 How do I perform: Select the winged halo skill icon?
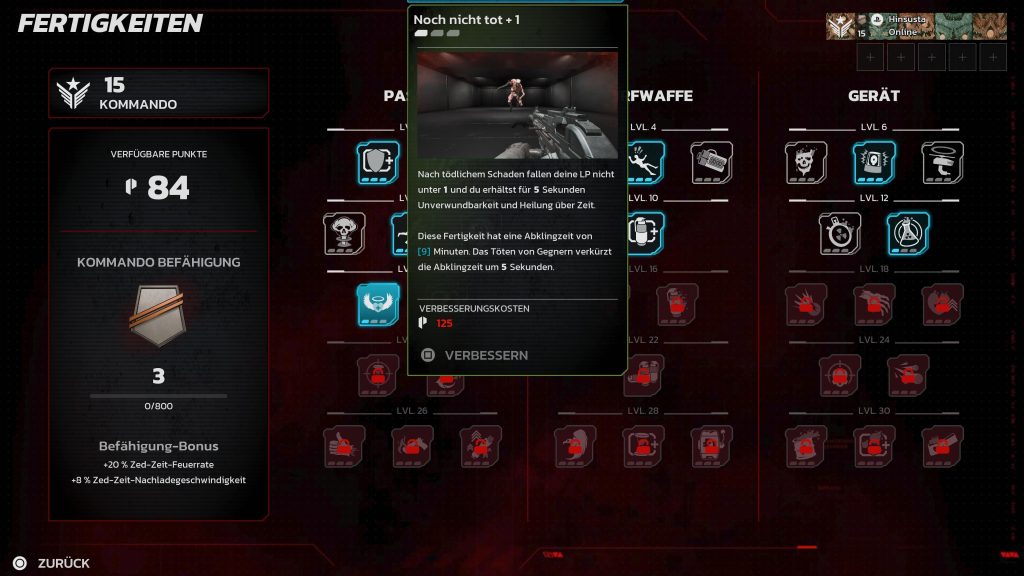pos(378,304)
